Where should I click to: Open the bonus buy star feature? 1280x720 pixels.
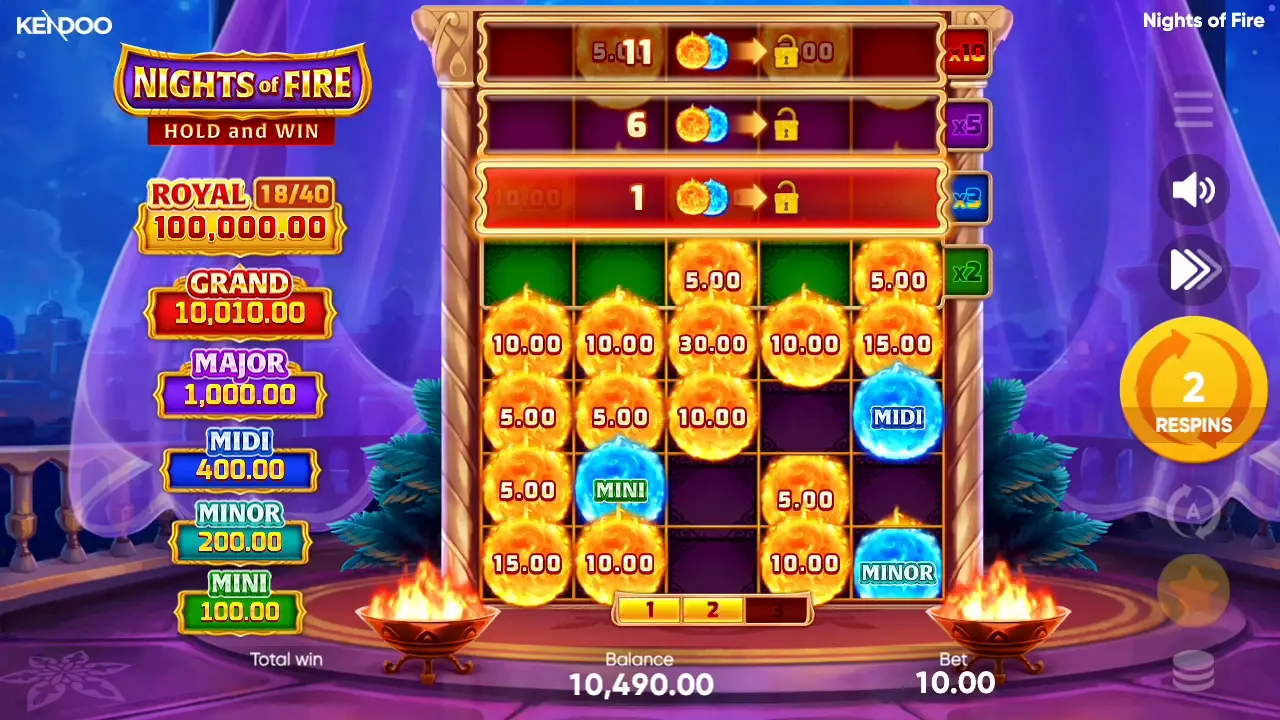coord(1192,591)
